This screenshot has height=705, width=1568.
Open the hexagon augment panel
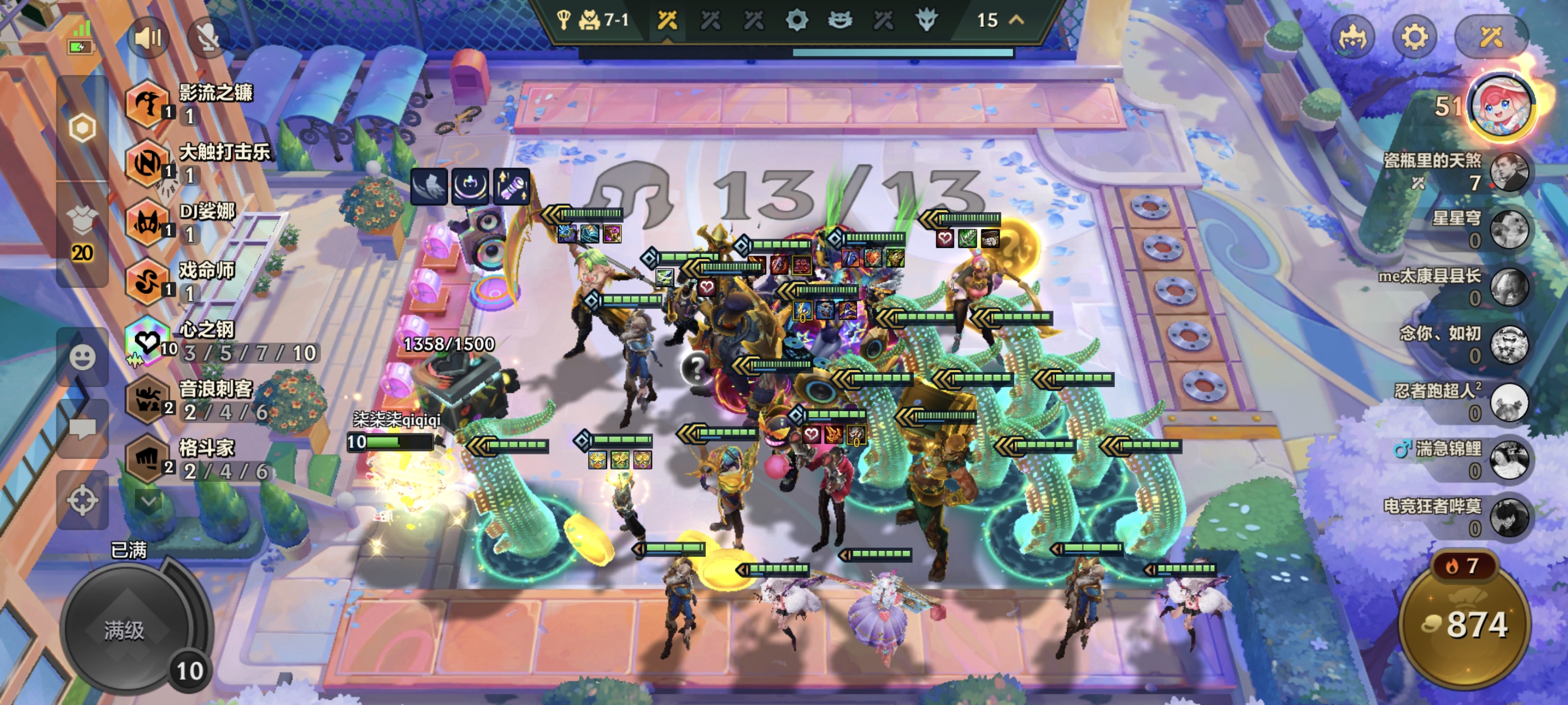pos(82,129)
